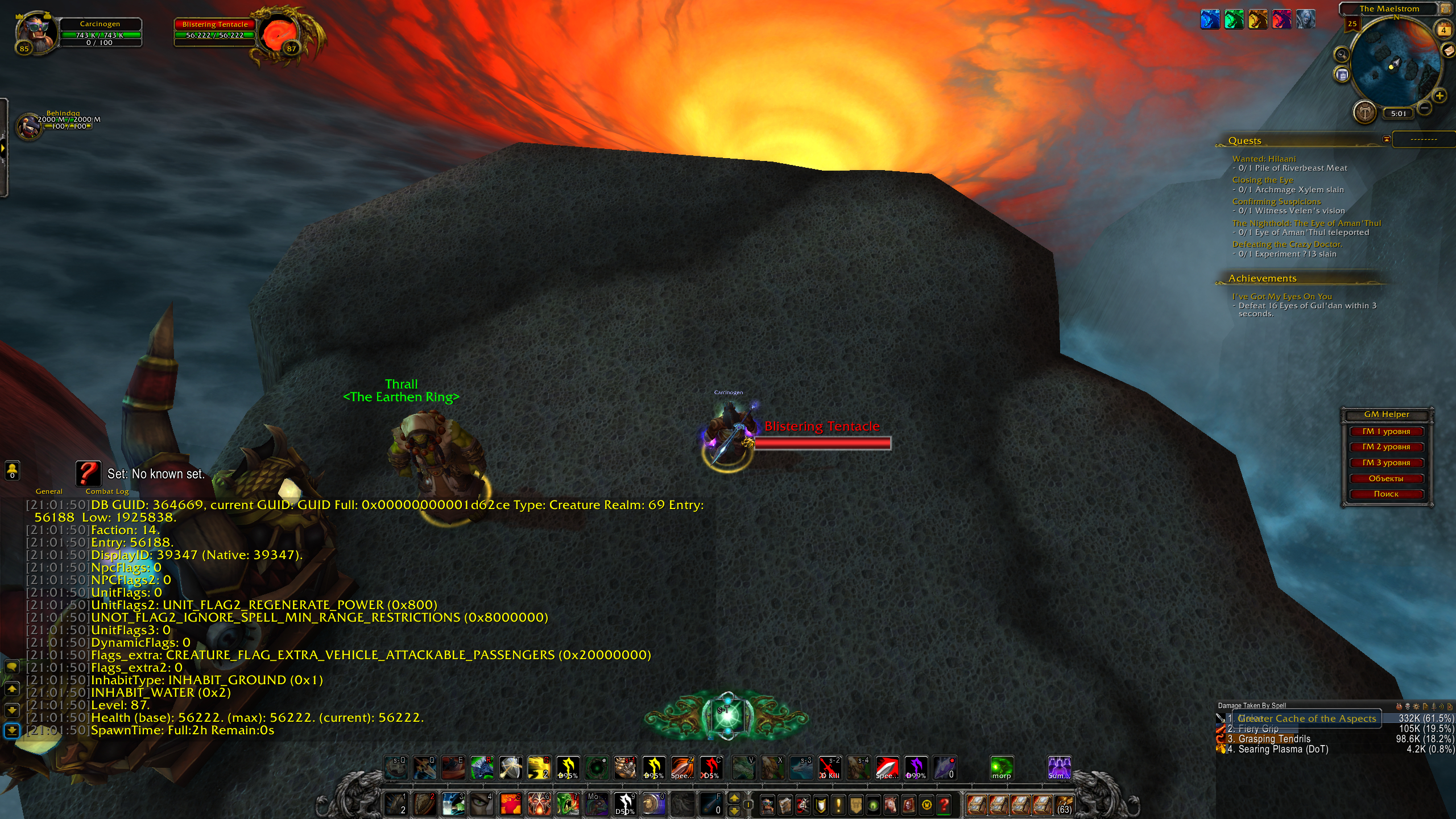1456x819 pixels.
Task: Click the minimap tracking magnifier button
Action: [1342, 55]
